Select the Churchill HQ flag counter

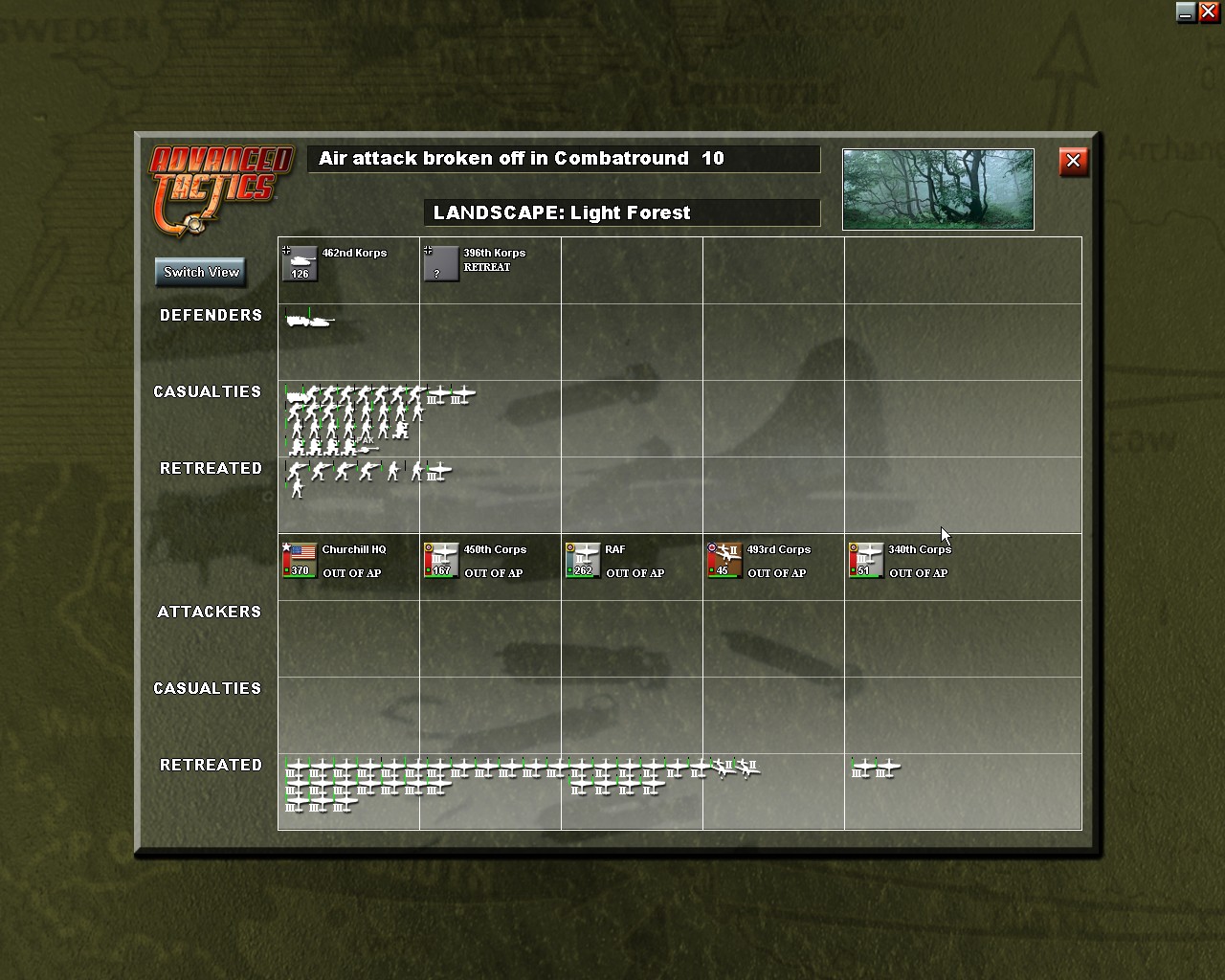point(299,562)
